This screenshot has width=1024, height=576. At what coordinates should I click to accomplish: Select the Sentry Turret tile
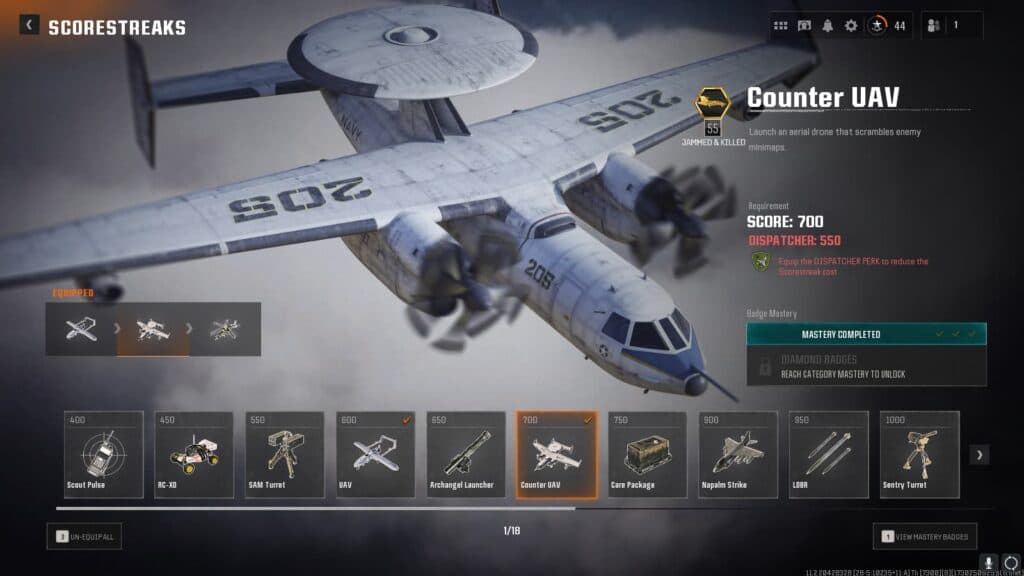919,454
